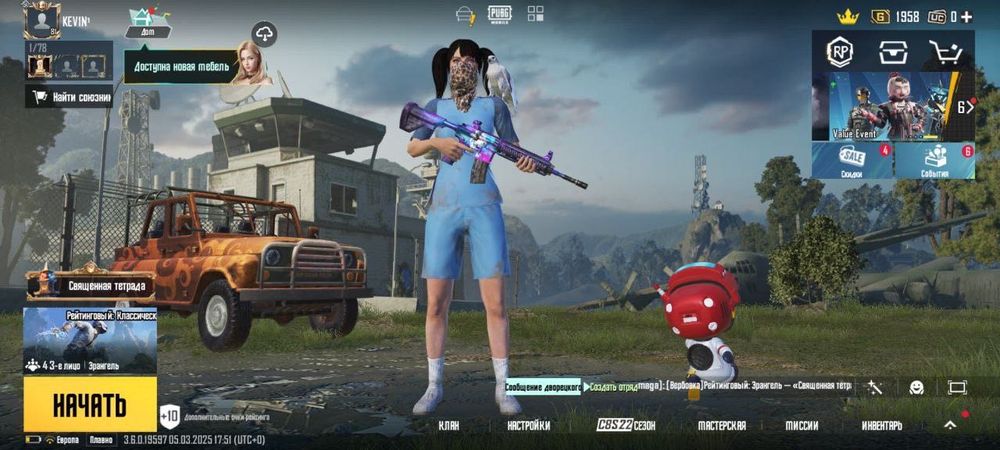
Task: Open the ranked classic mode selector
Action: (90, 340)
